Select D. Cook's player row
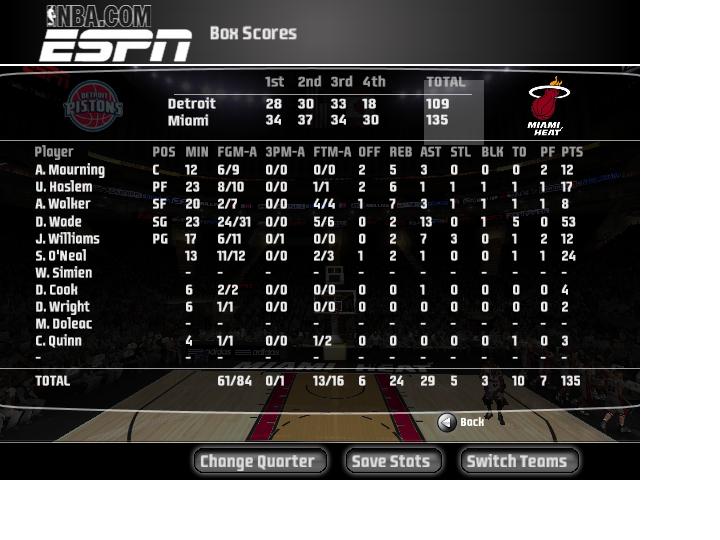Image resolution: width=720 pixels, height=540 pixels. [x=57, y=290]
